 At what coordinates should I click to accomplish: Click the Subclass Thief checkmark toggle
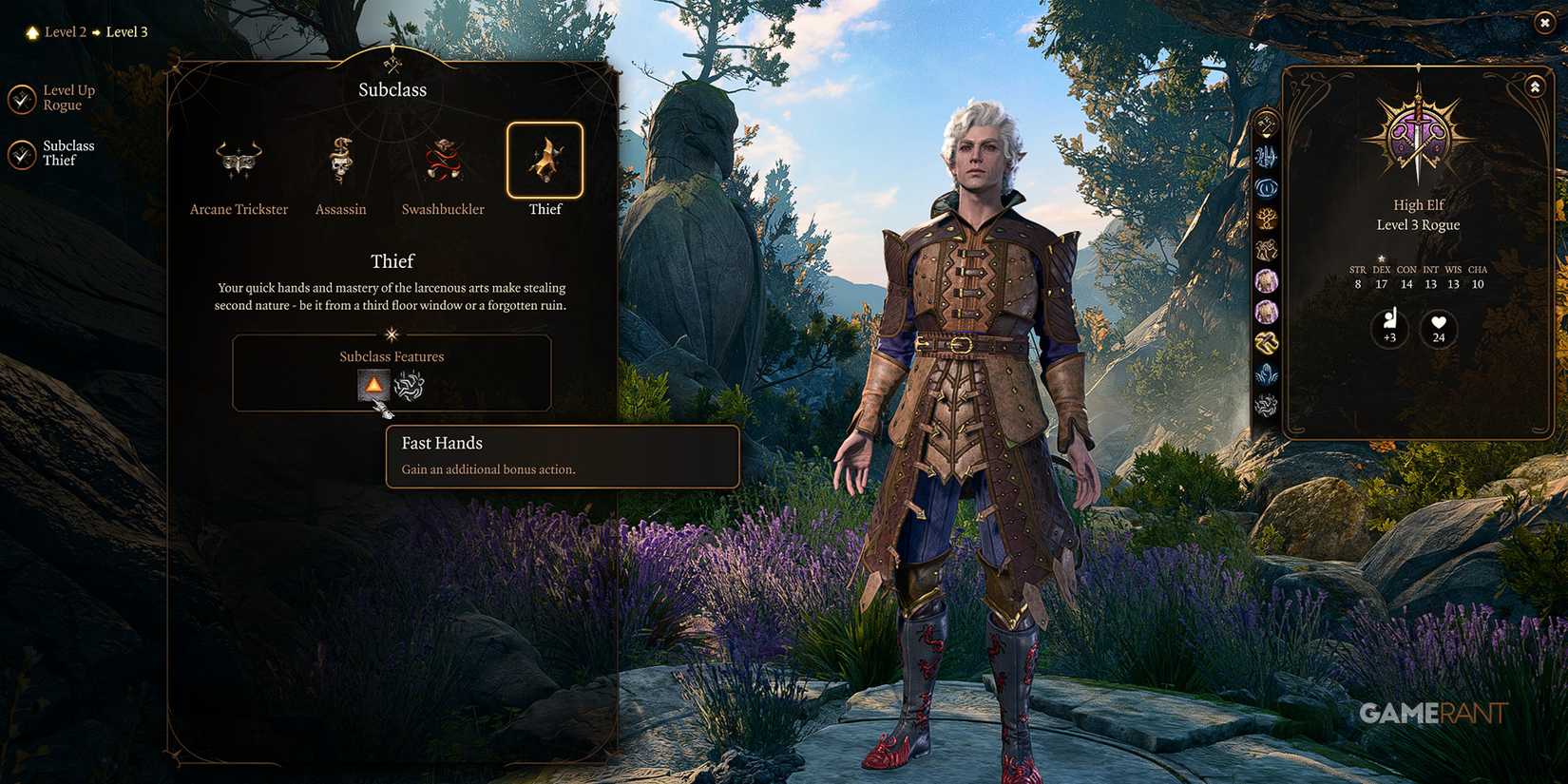[22, 153]
